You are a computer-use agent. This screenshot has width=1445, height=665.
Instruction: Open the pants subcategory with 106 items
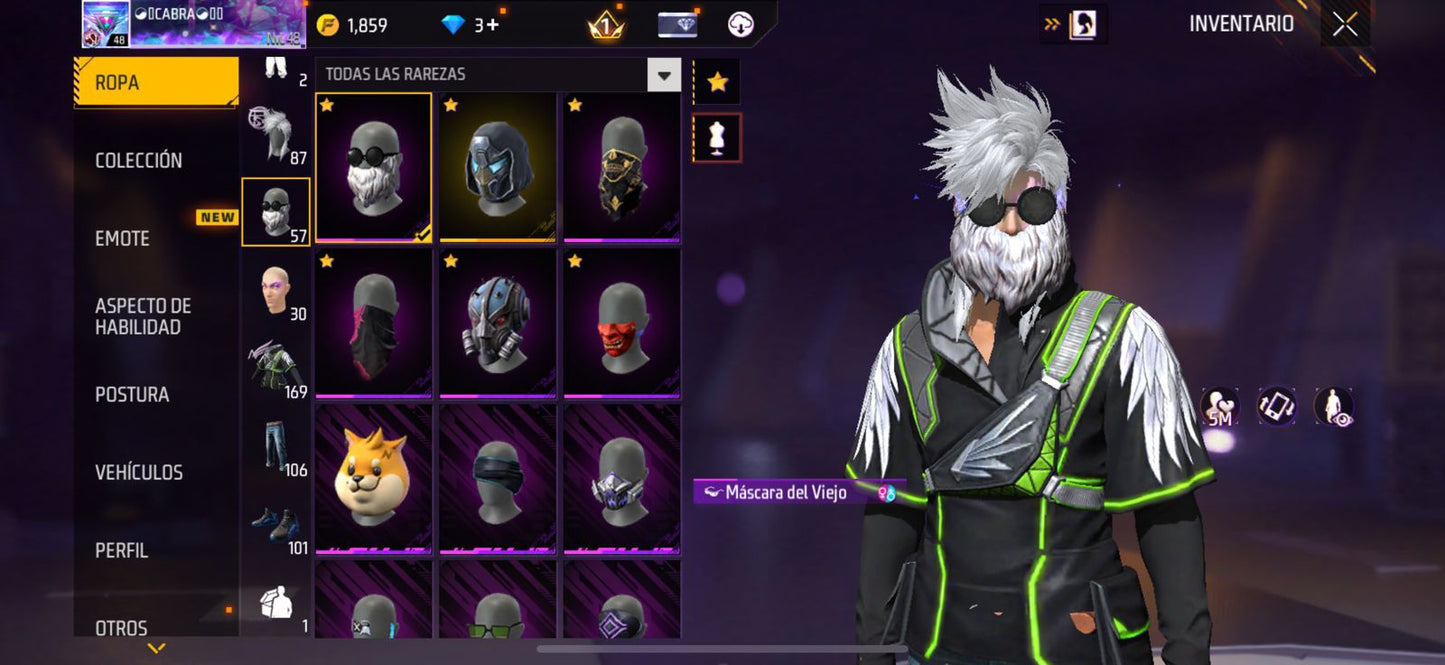click(275, 448)
